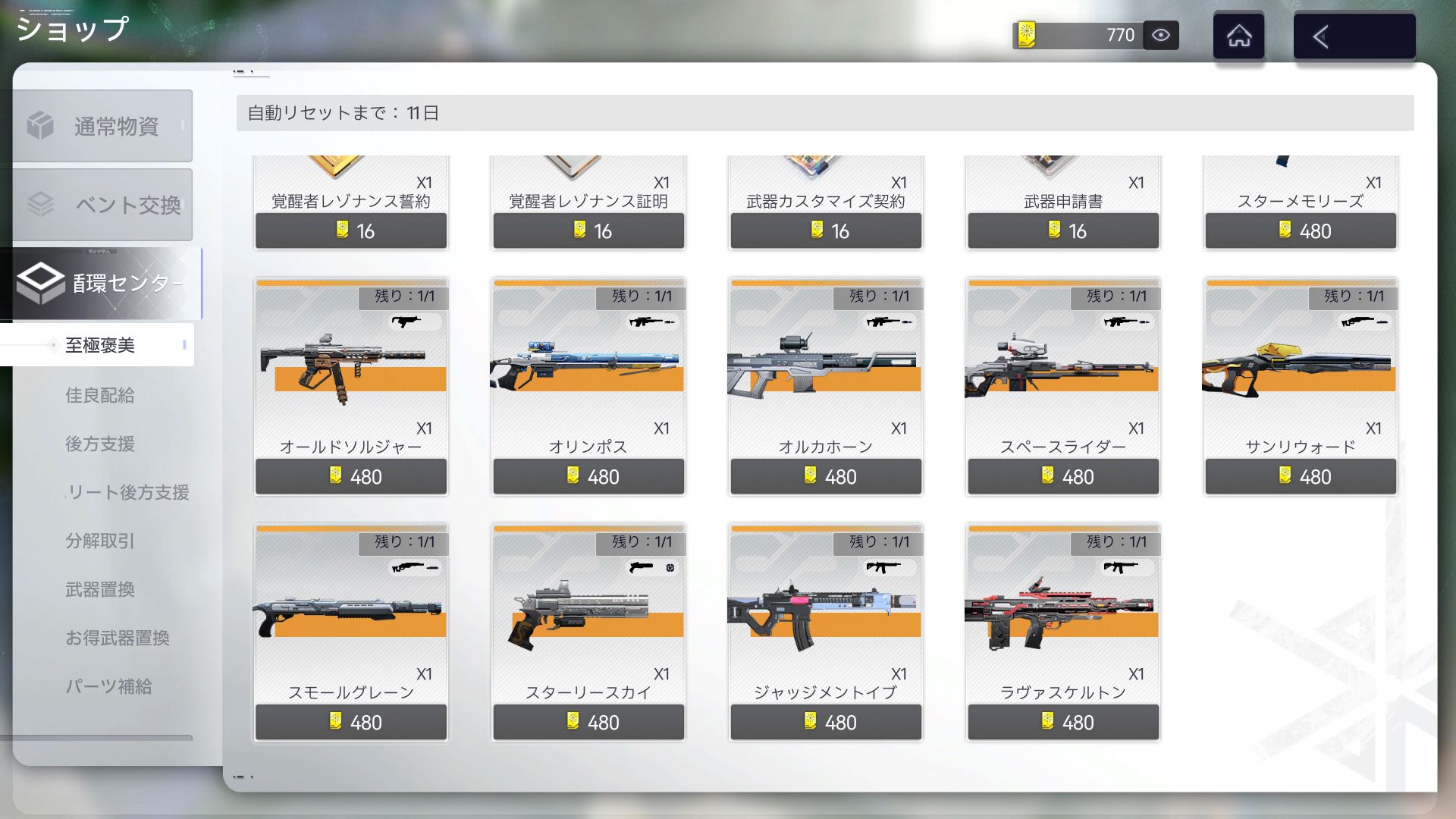Go back with the arrow button
Screen dimensions: 1456x819
tap(1354, 36)
